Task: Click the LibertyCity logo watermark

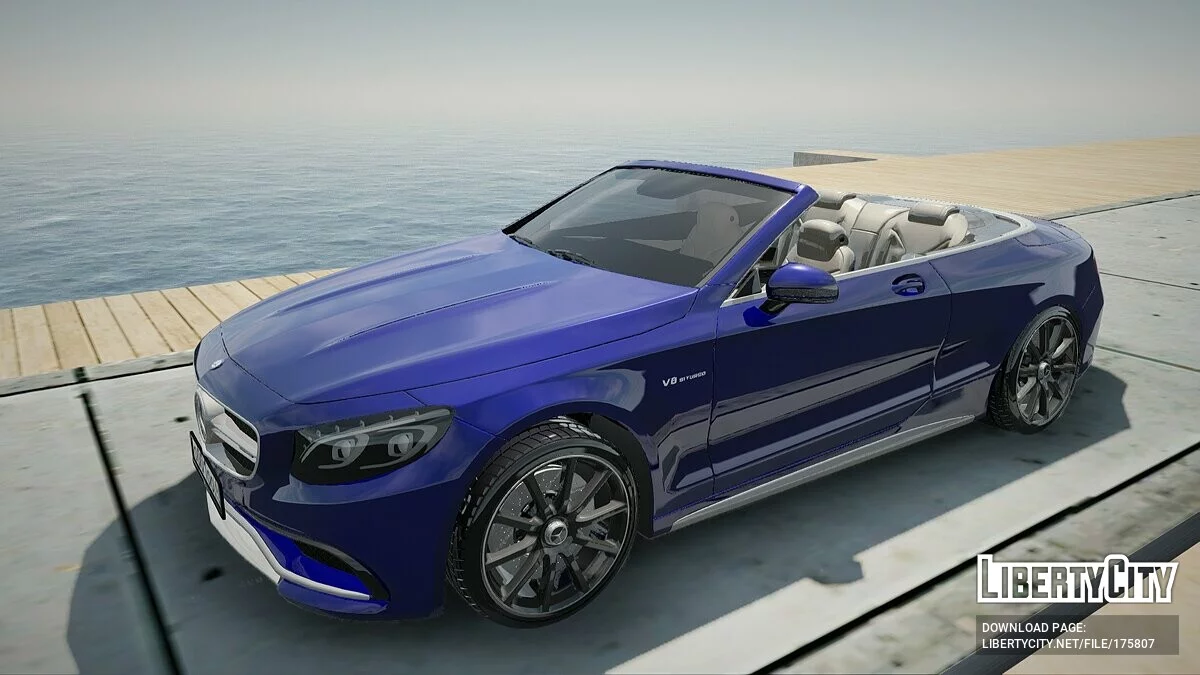Action: click(1077, 579)
